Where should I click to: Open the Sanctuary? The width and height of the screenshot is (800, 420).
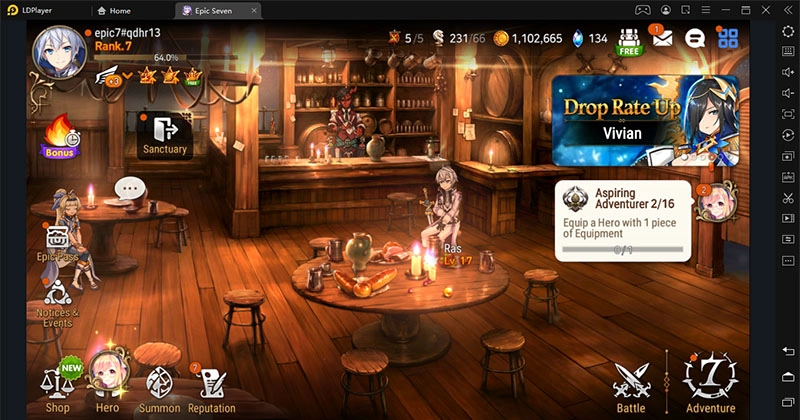point(165,133)
